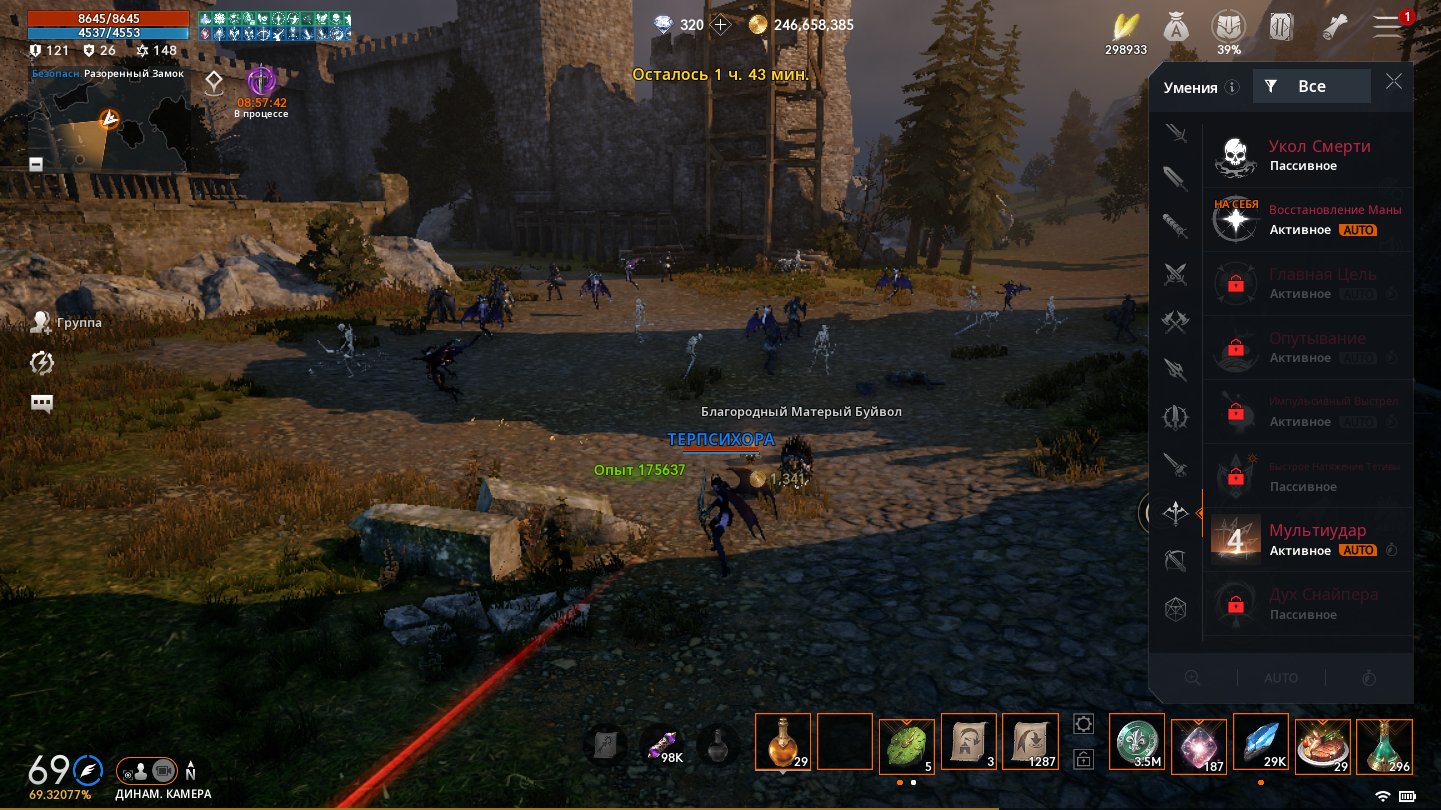Use the green leaf item slot
Viewport: 1441px width, 810px height.
click(907, 742)
